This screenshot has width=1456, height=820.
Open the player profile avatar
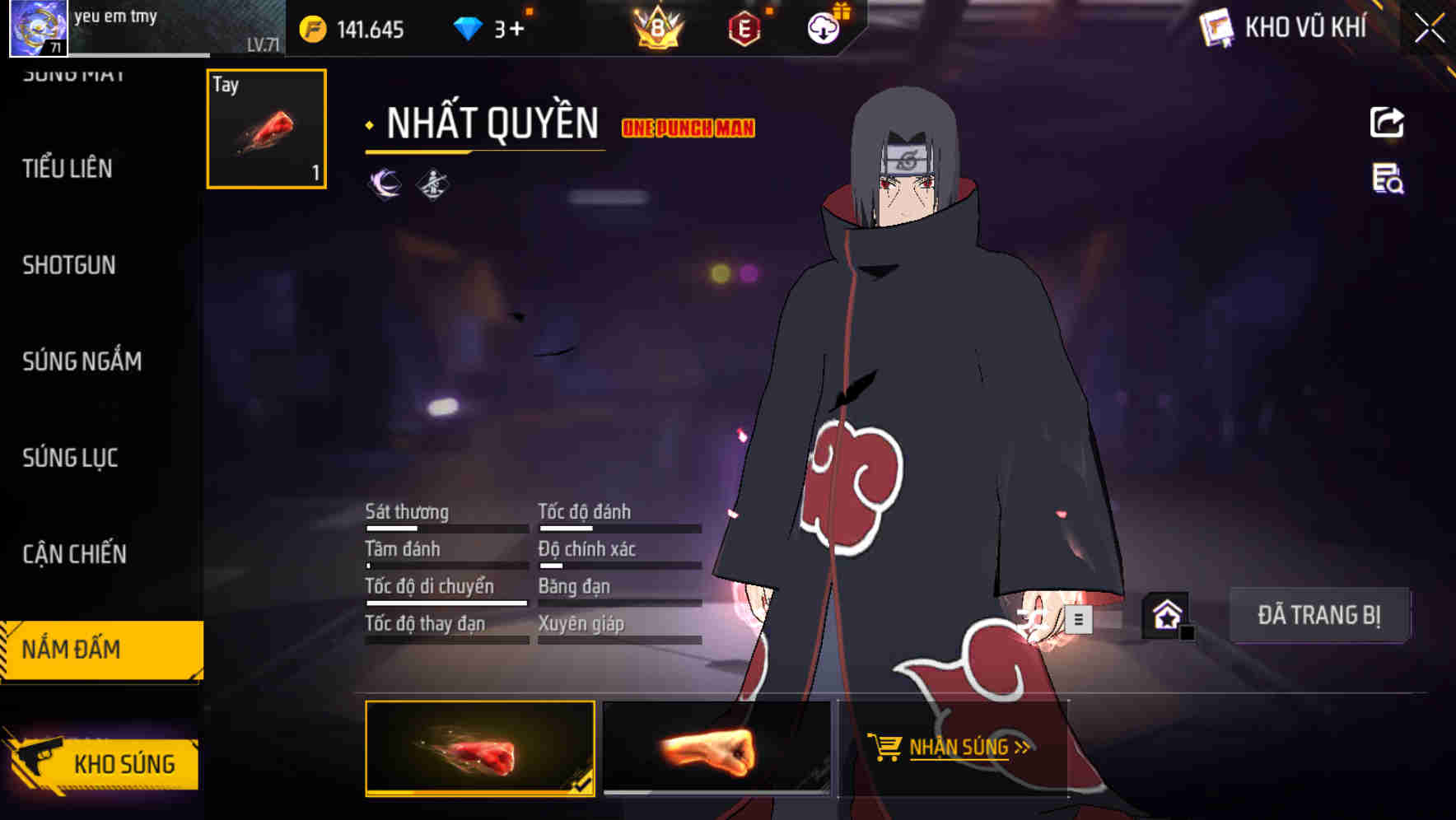(x=37, y=29)
